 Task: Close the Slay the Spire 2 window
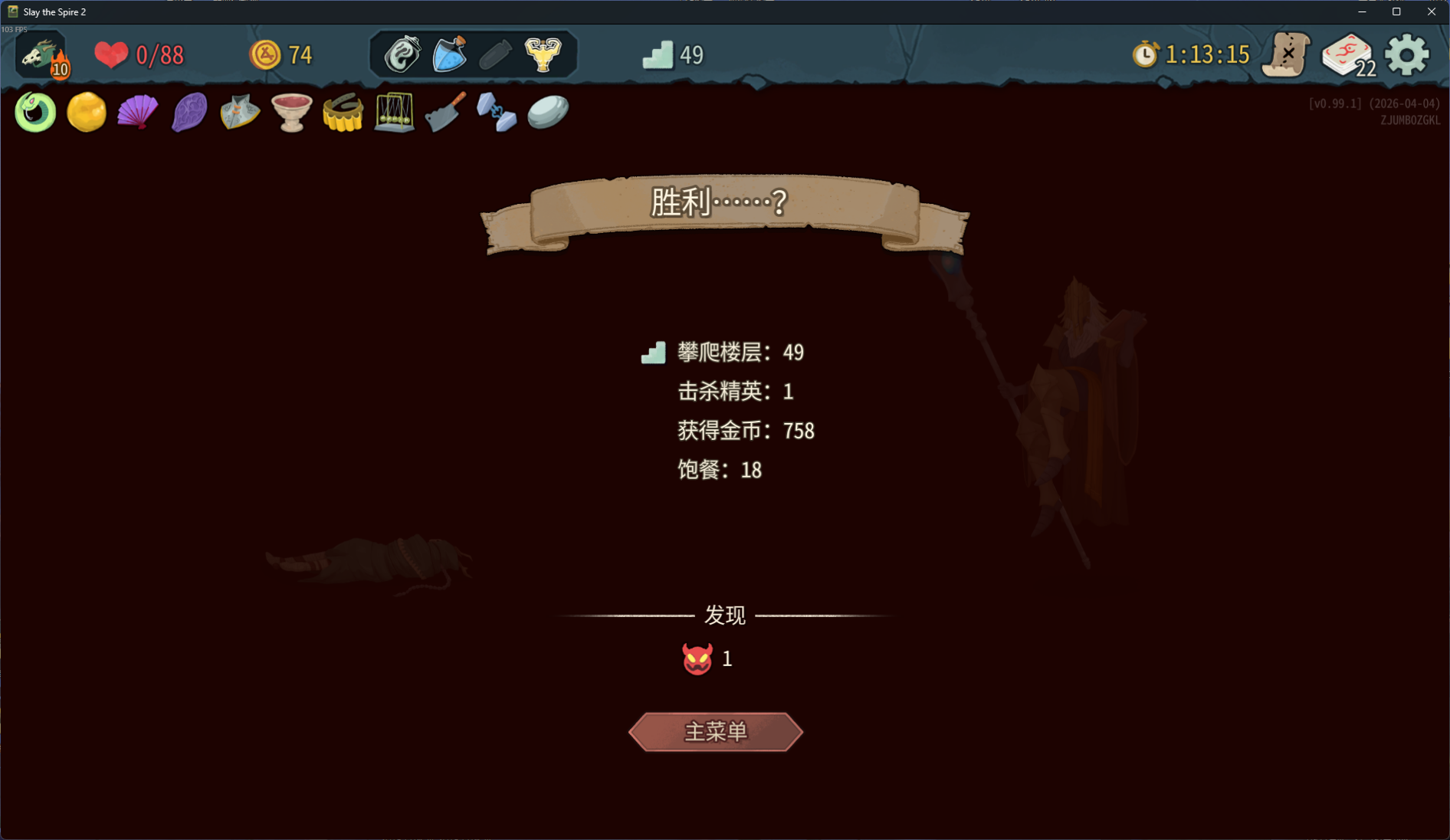(1431, 11)
